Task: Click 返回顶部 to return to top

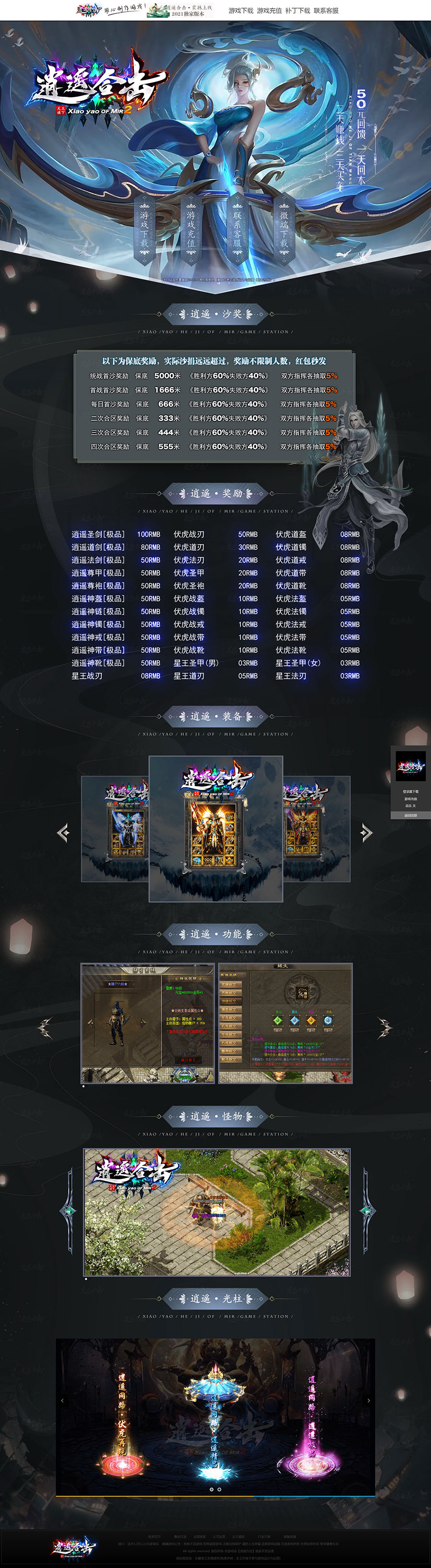Action: (x=411, y=815)
